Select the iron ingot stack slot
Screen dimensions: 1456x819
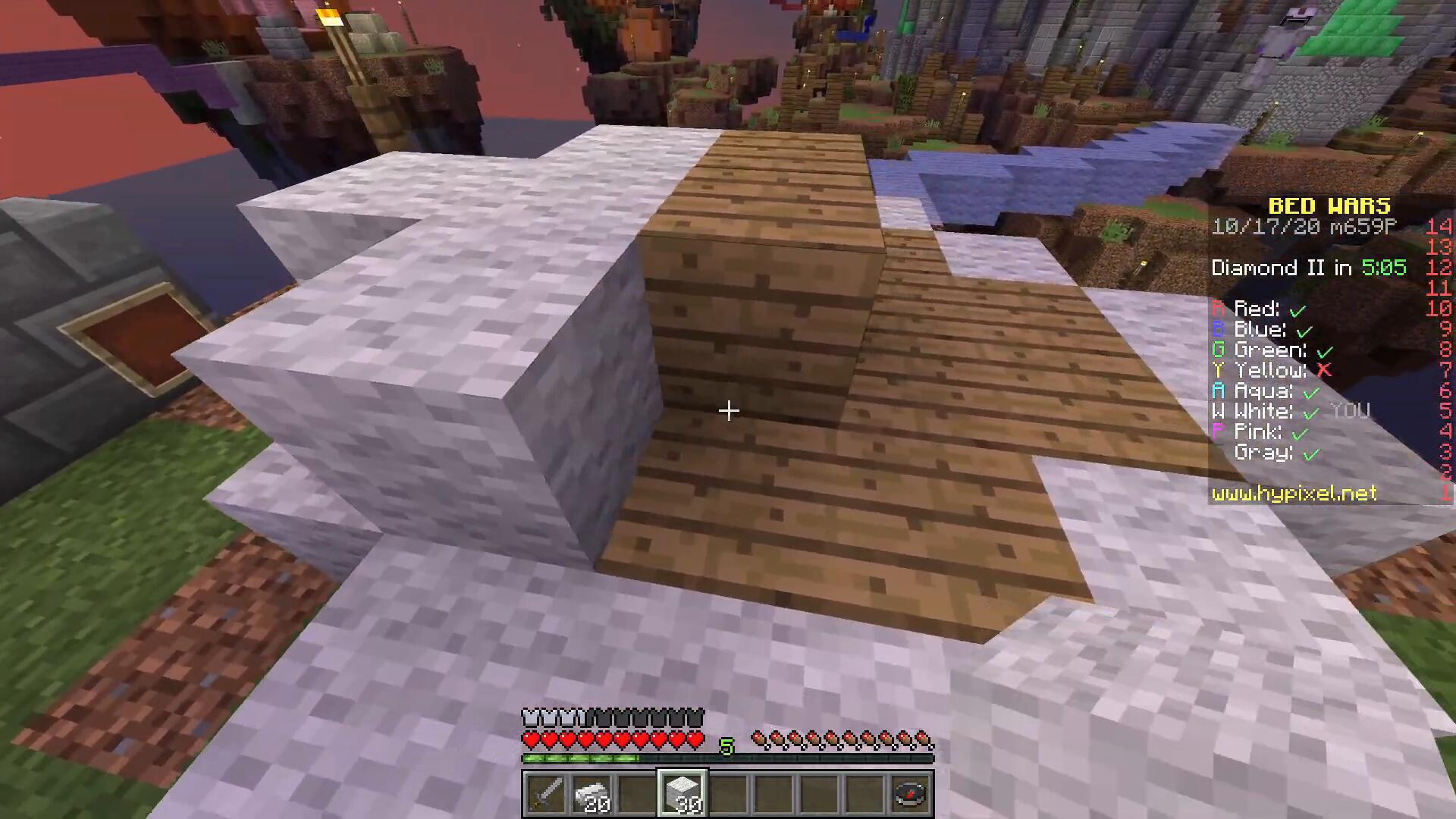click(x=591, y=794)
